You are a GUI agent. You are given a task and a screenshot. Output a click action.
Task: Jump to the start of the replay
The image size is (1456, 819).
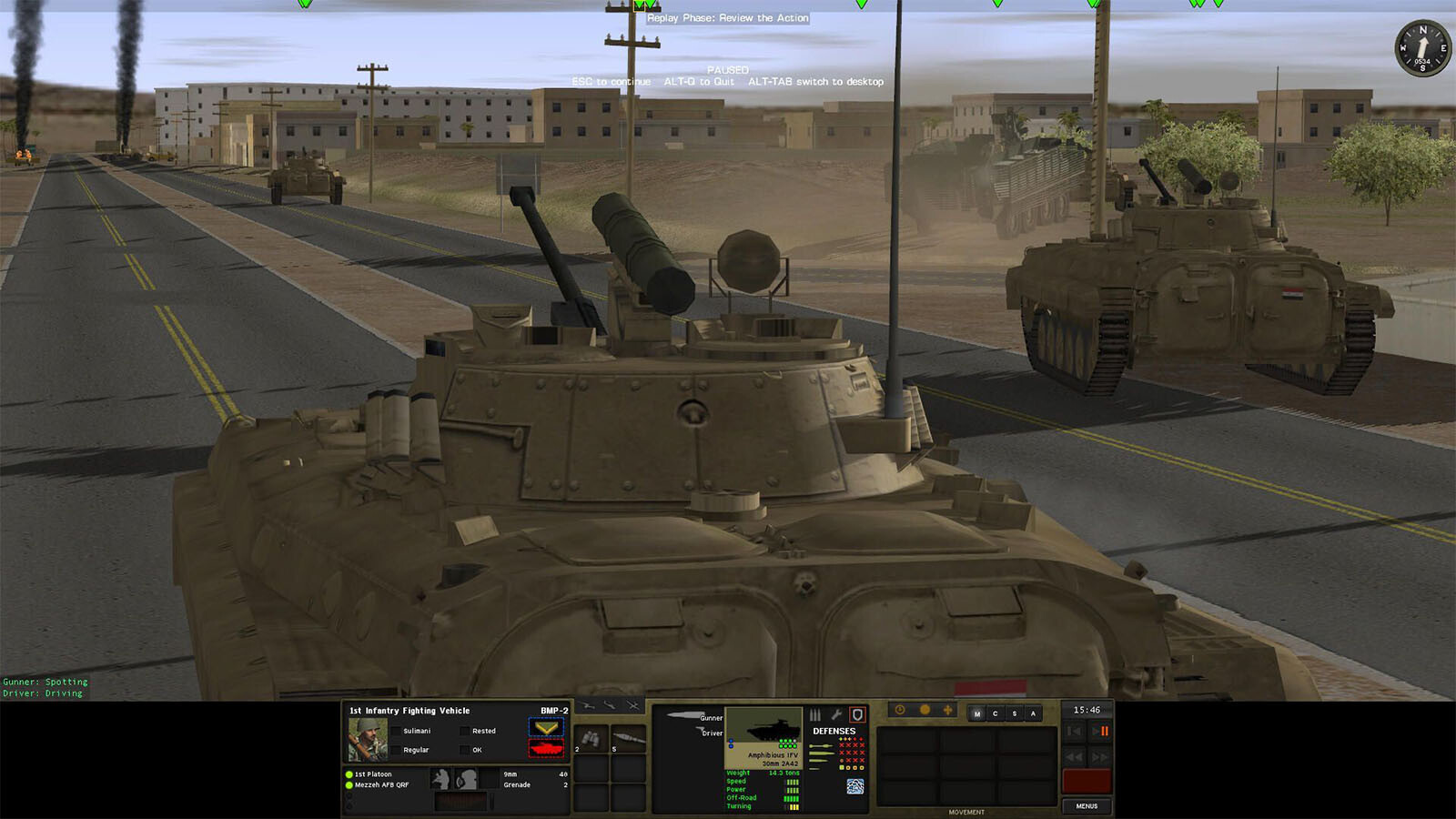coord(1075,731)
